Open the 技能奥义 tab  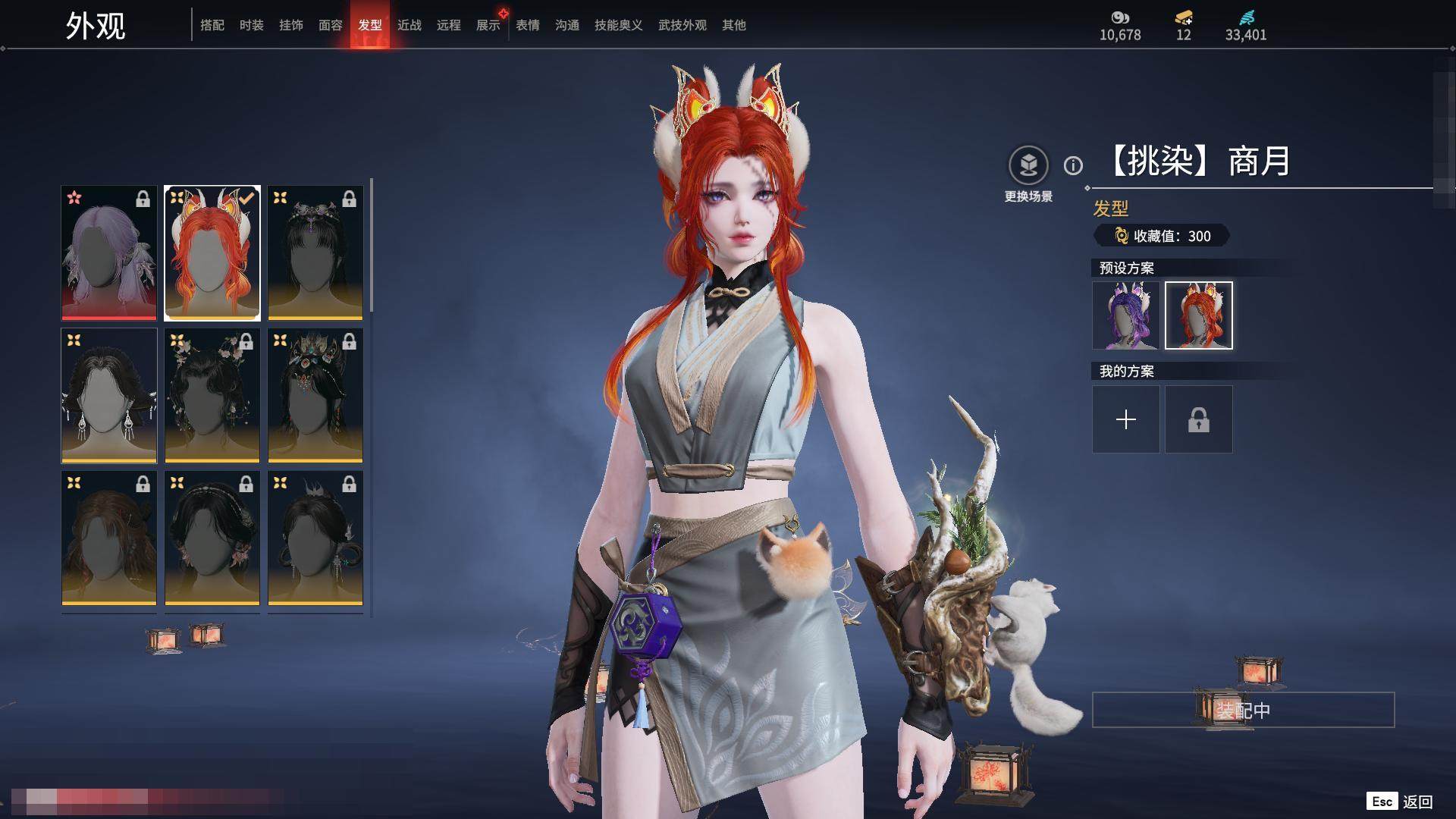(619, 25)
